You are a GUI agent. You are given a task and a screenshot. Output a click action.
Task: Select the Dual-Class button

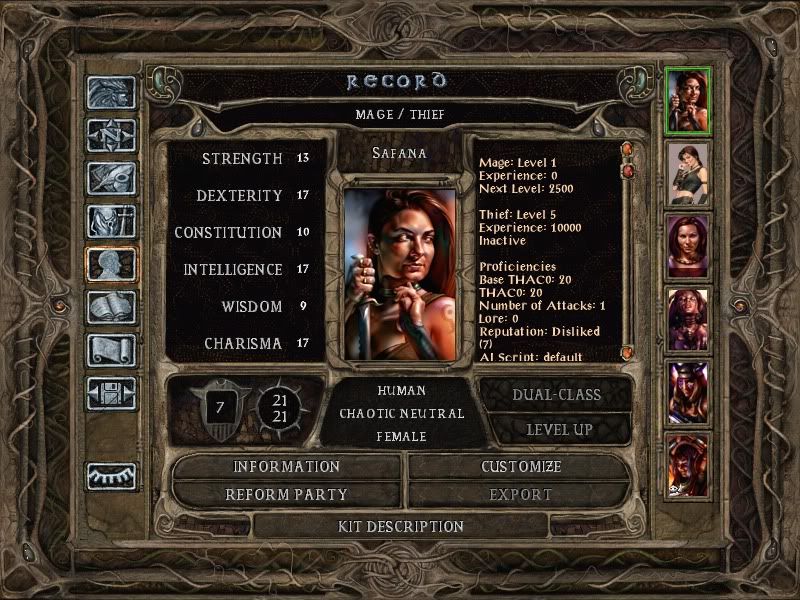point(556,395)
